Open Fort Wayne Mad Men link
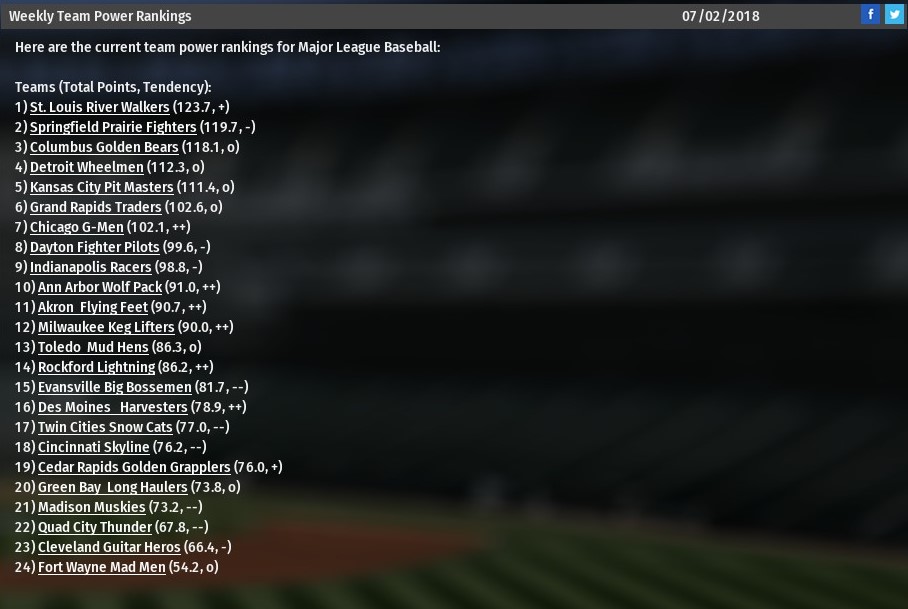908x609 pixels. coord(101,567)
